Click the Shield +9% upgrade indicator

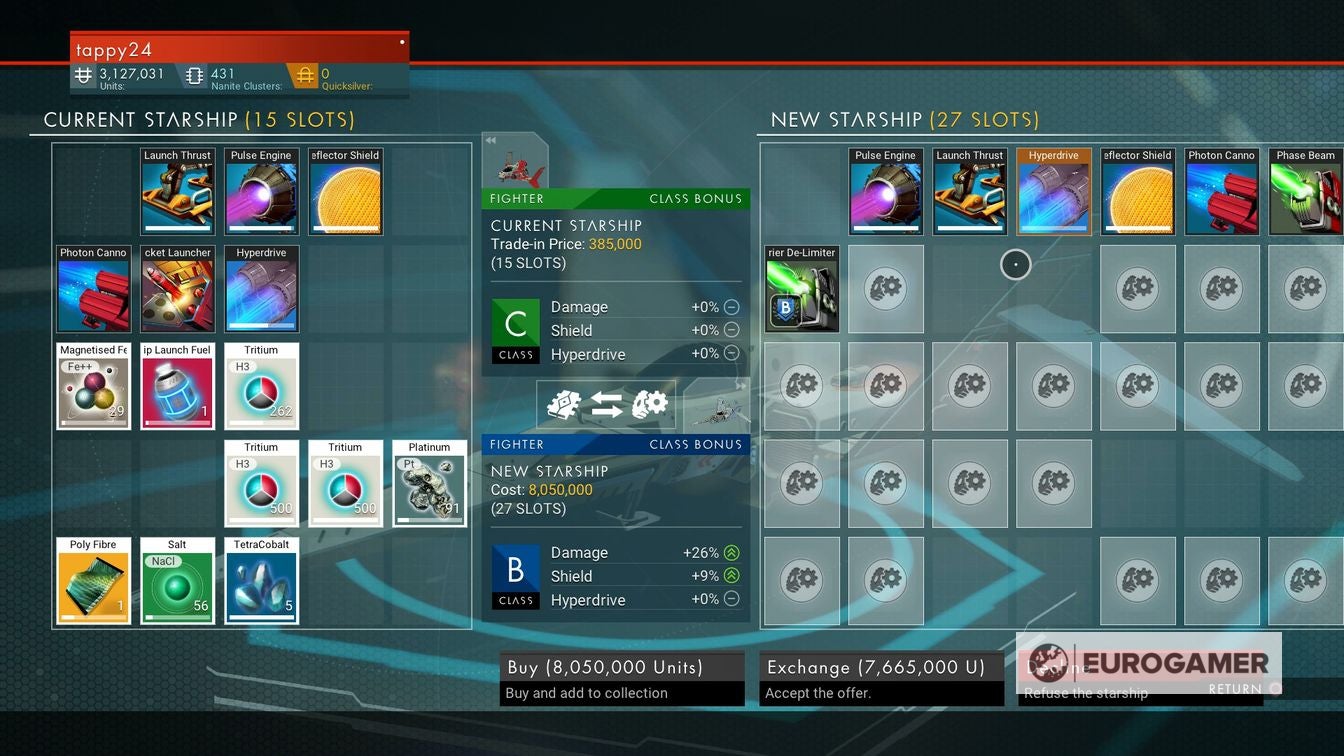pyautogui.click(x=731, y=576)
